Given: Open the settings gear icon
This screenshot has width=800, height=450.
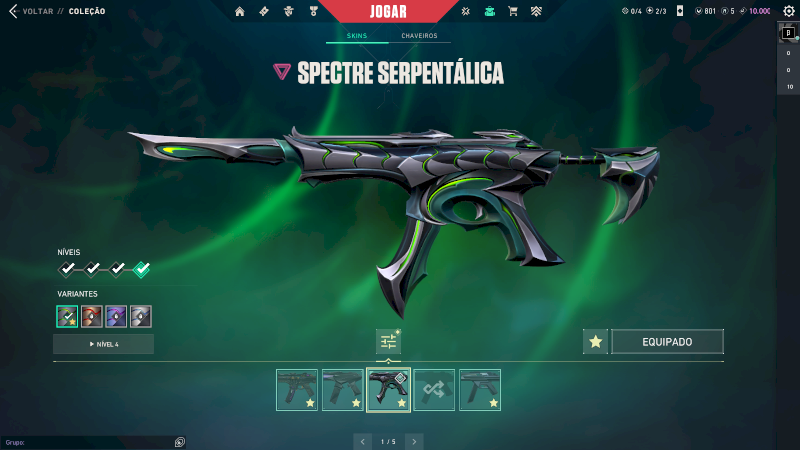Looking at the screenshot, I should click(788, 11).
